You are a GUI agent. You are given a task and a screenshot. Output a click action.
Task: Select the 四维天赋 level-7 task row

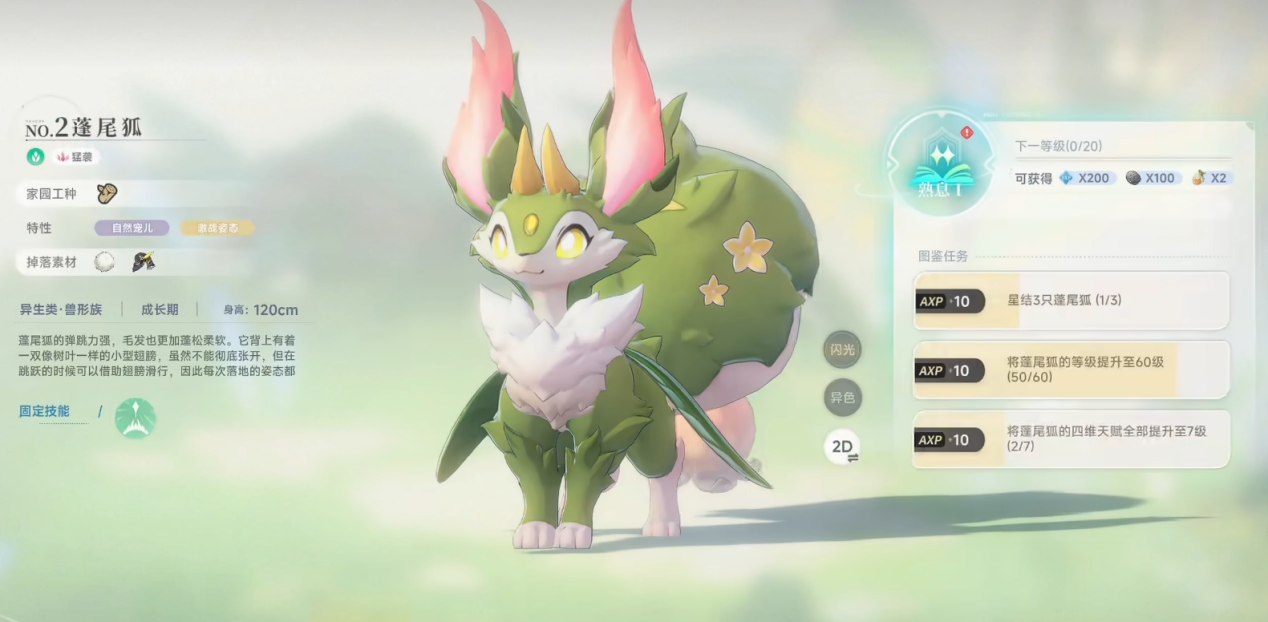tap(1071, 439)
